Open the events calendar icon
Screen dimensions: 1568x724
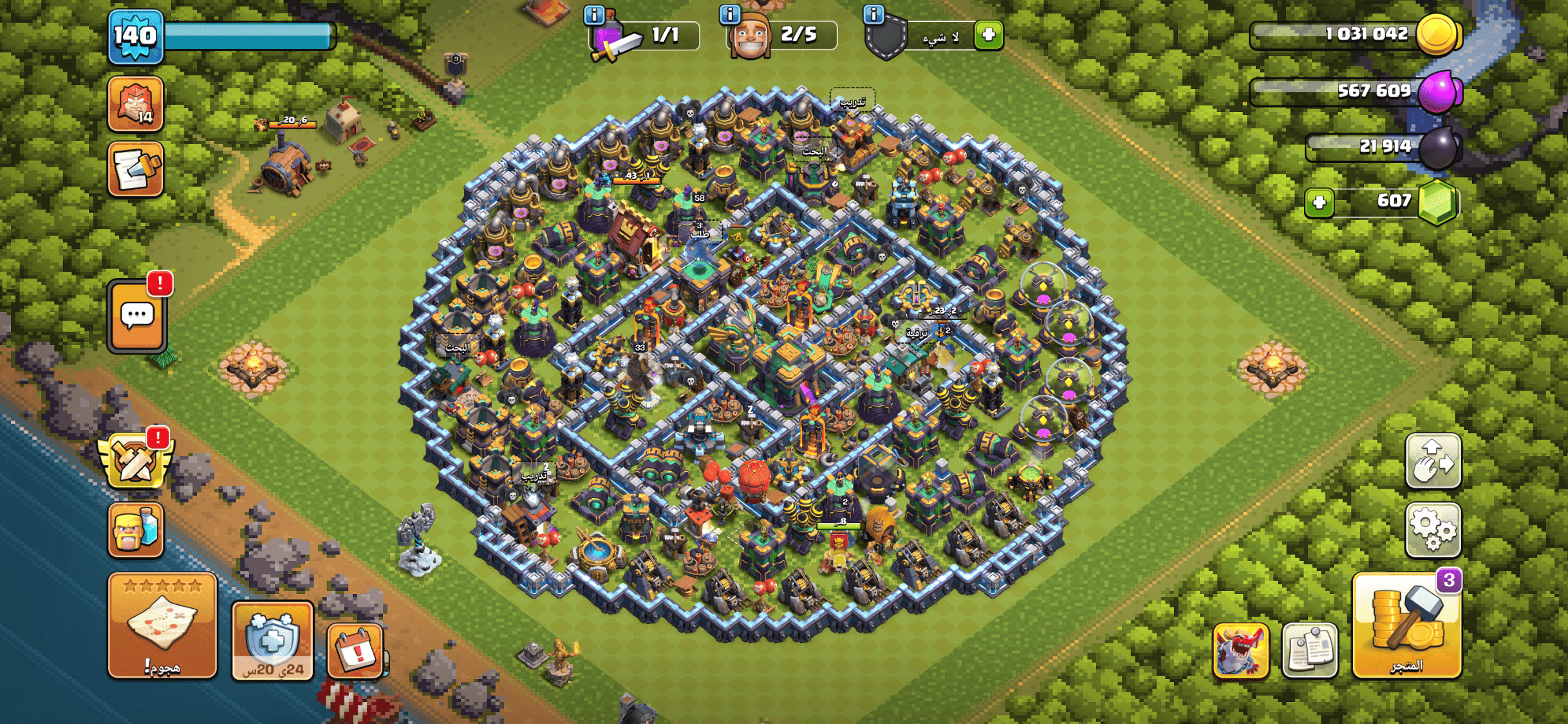tap(355, 651)
